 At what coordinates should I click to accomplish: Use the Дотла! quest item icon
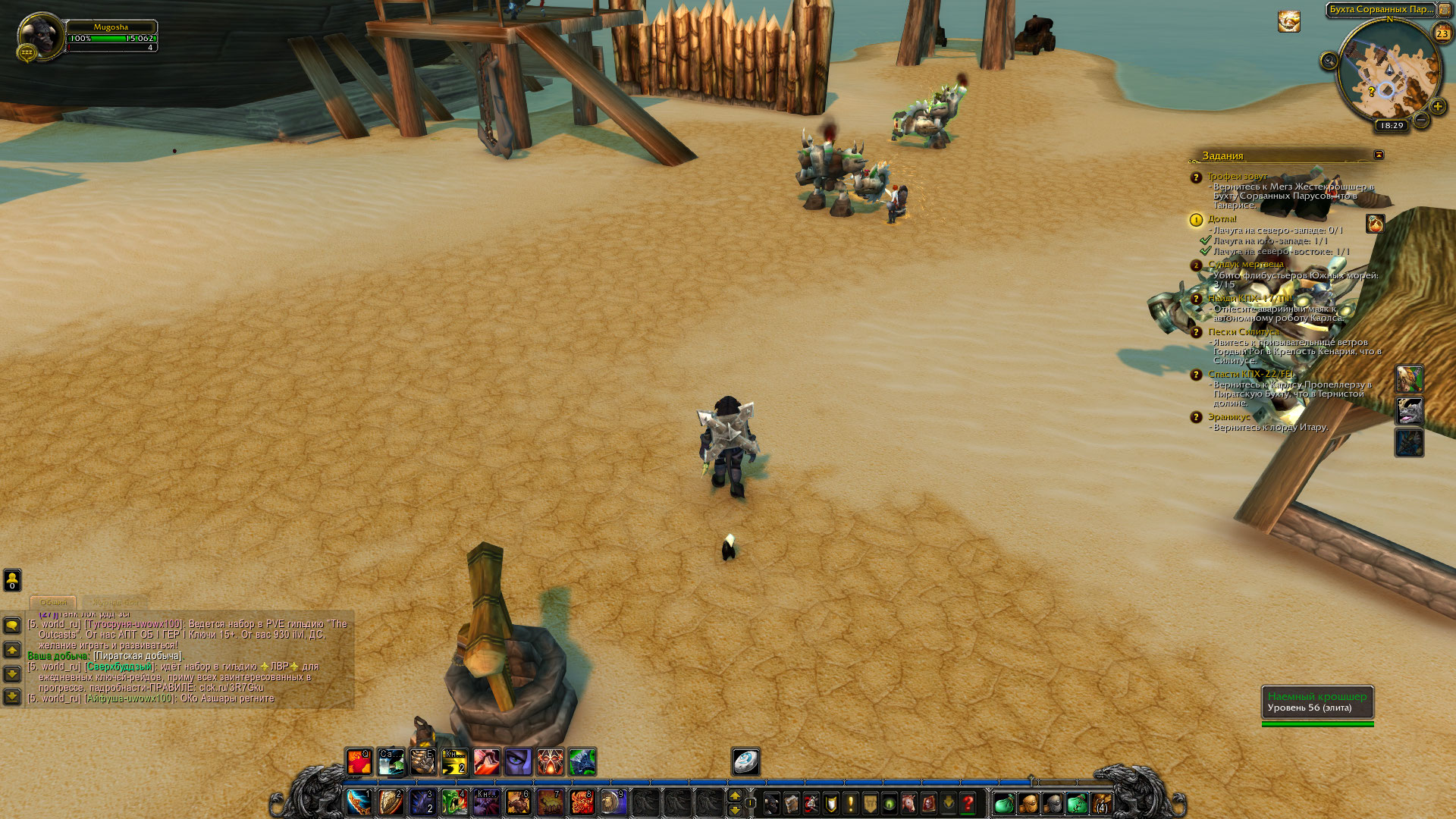[1375, 224]
